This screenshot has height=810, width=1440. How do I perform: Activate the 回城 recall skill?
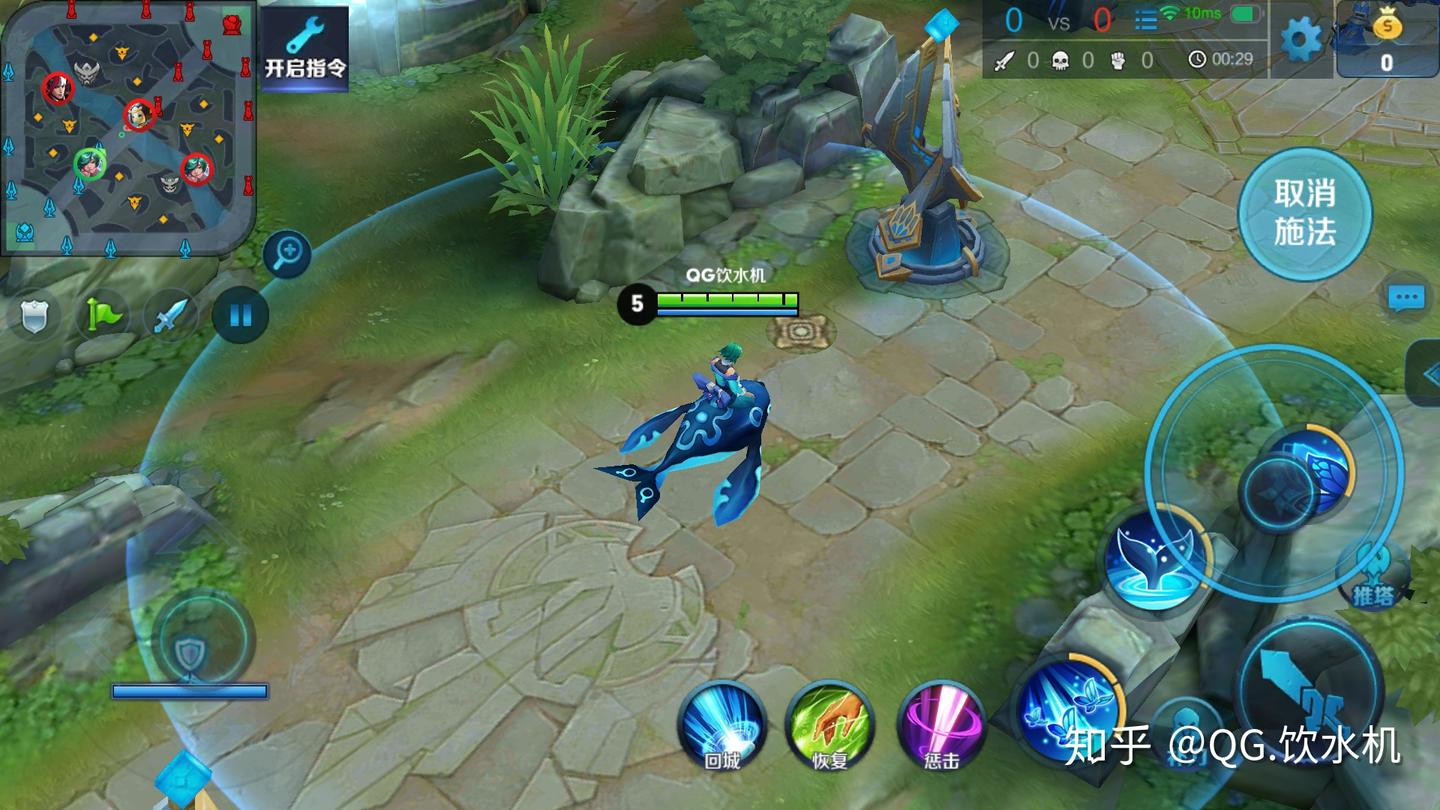pos(722,725)
